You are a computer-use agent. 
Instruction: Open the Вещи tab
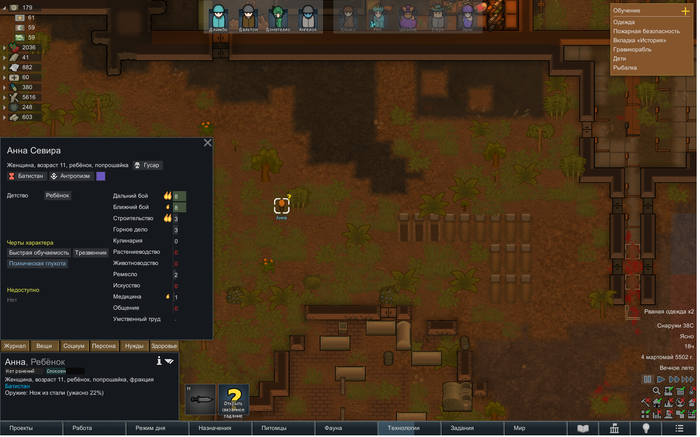click(44, 345)
